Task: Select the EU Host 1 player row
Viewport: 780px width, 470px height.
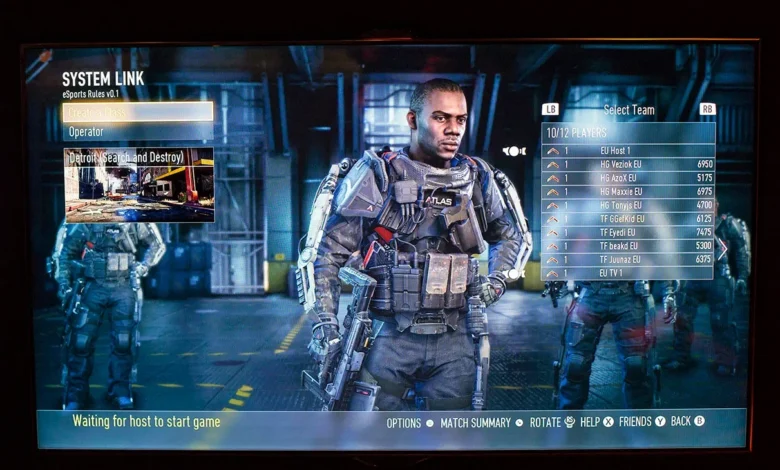Action: [x=628, y=150]
